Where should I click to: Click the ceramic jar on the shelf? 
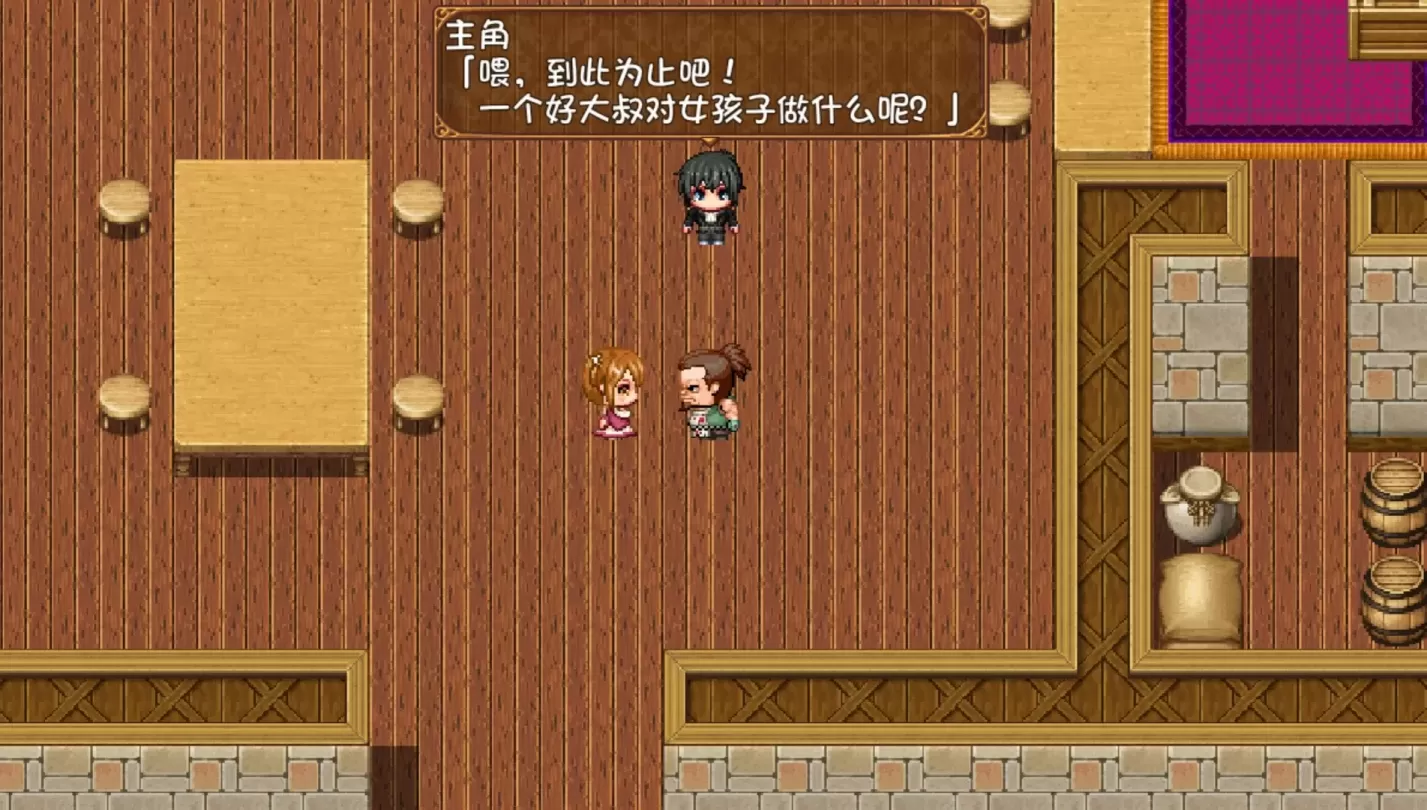click(1199, 510)
